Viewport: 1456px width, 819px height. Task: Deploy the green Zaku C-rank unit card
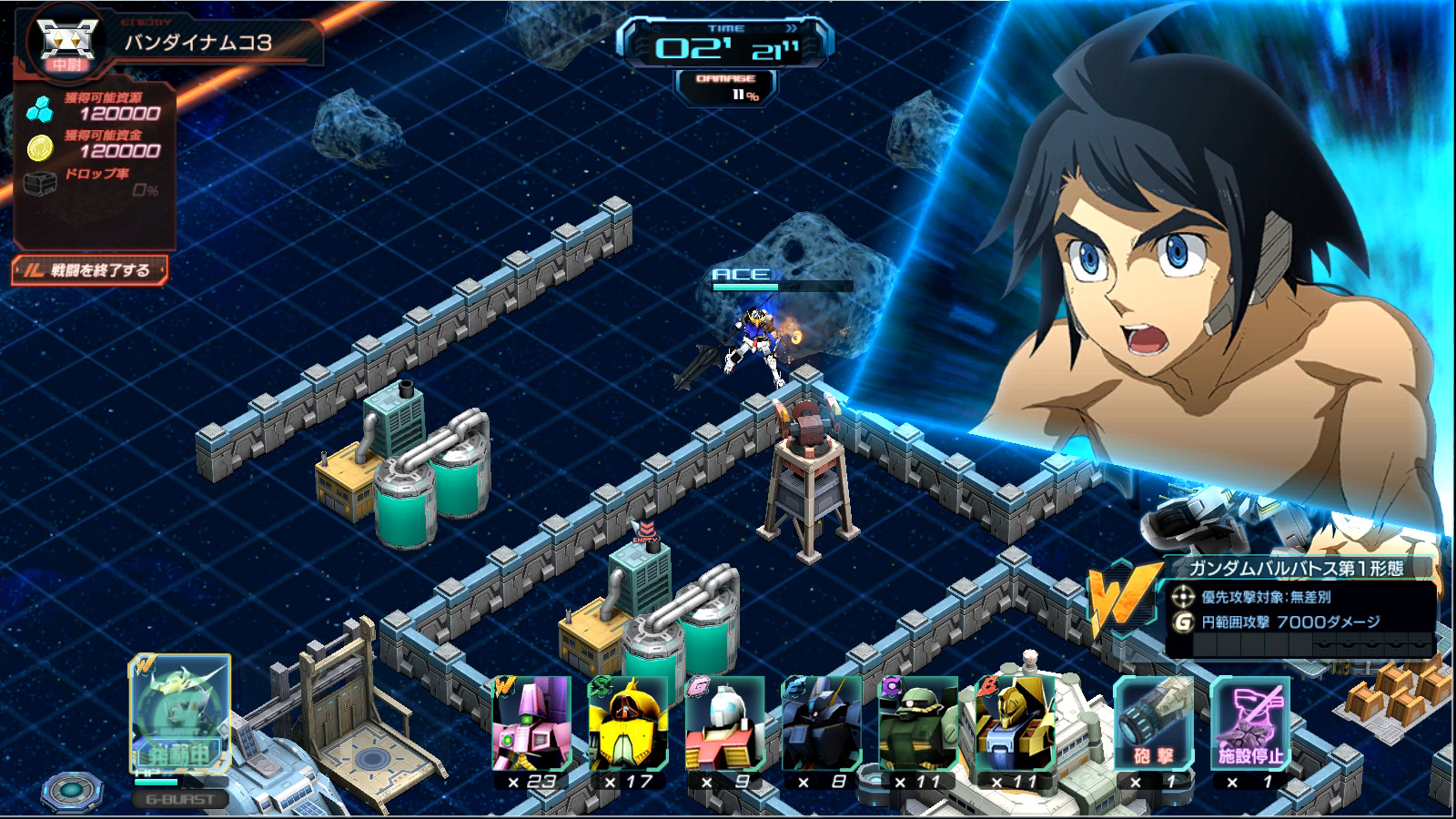pyautogui.click(x=917, y=725)
